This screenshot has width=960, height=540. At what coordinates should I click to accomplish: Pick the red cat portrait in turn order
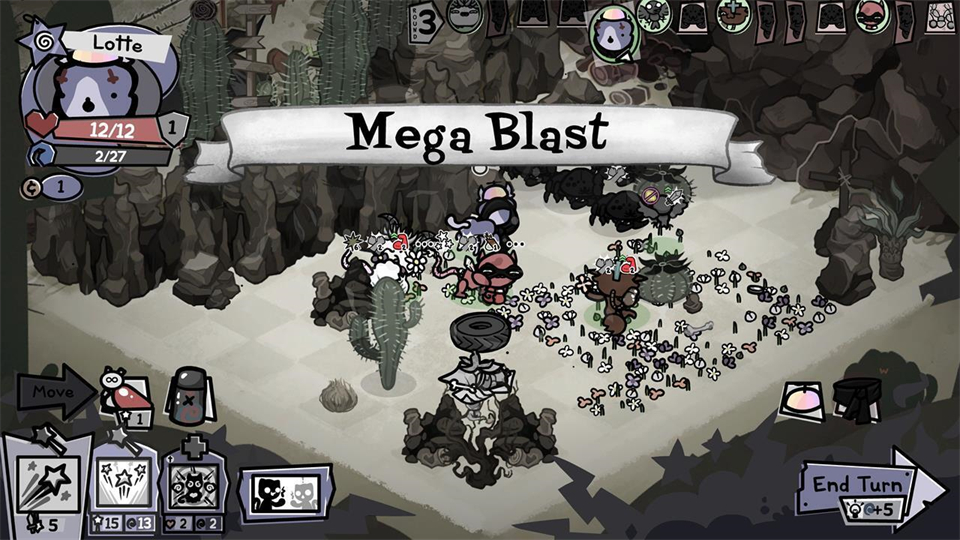[872, 16]
